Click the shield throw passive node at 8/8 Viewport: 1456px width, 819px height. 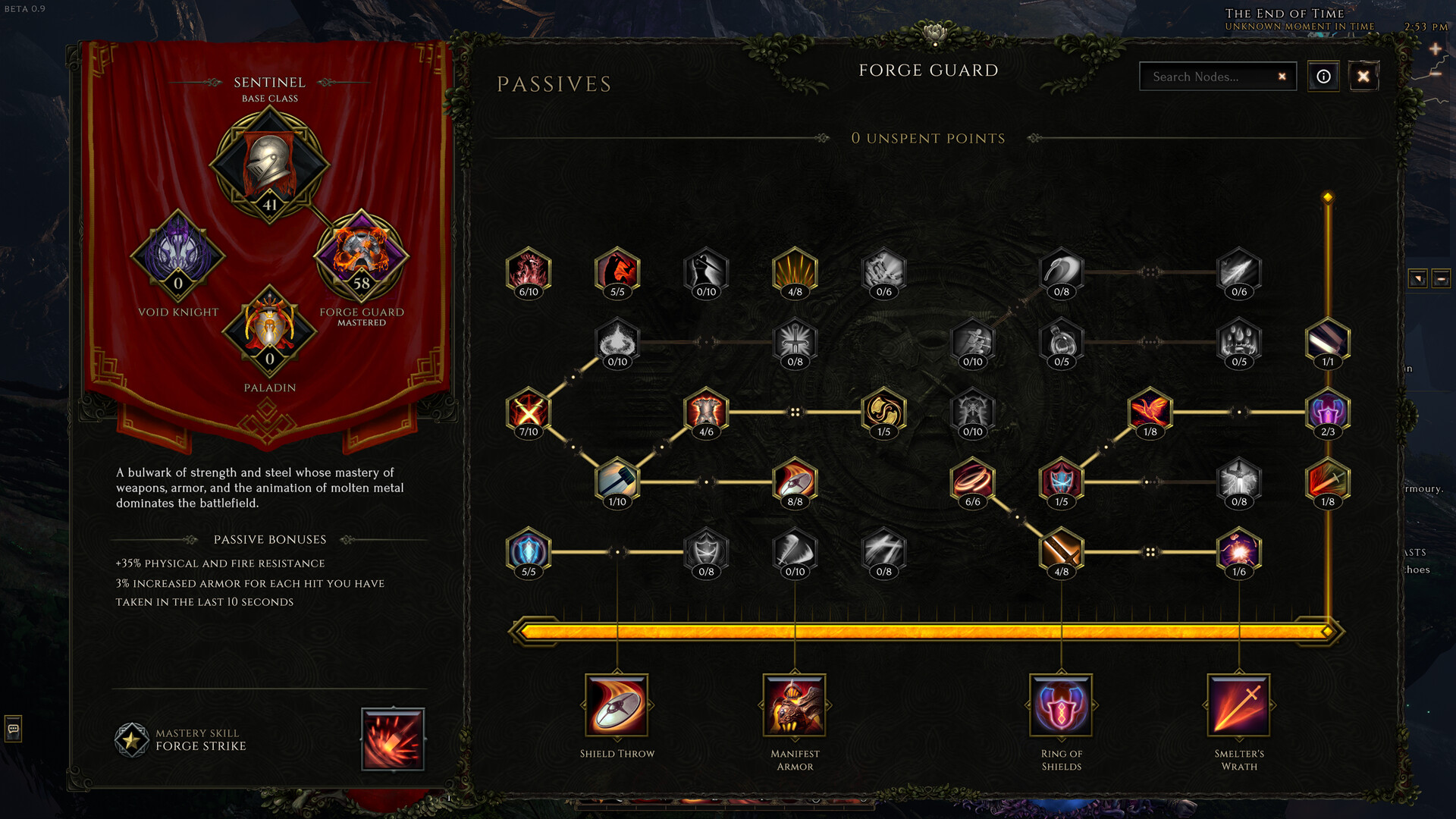click(x=794, y=478)
